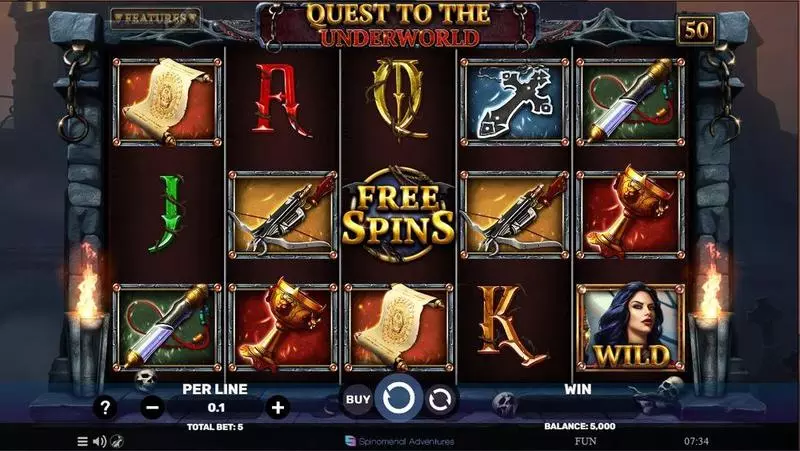The width and height of the screenshot is (800, 451).
Task: Open the hamburger menu
Action: click(x=83, y=440)
